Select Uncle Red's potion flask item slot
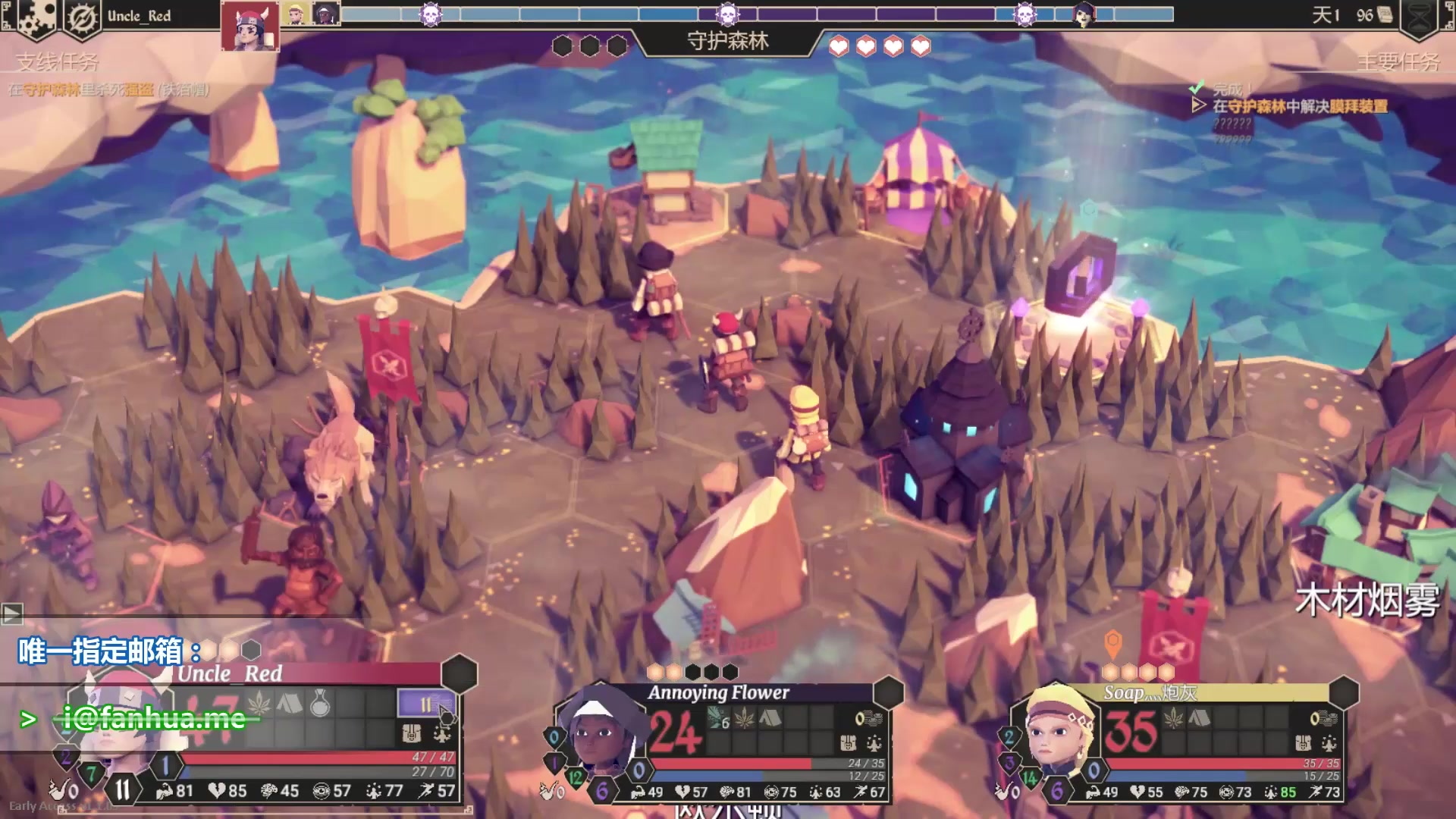This screenshot has width=1456, height=819. 320,704
